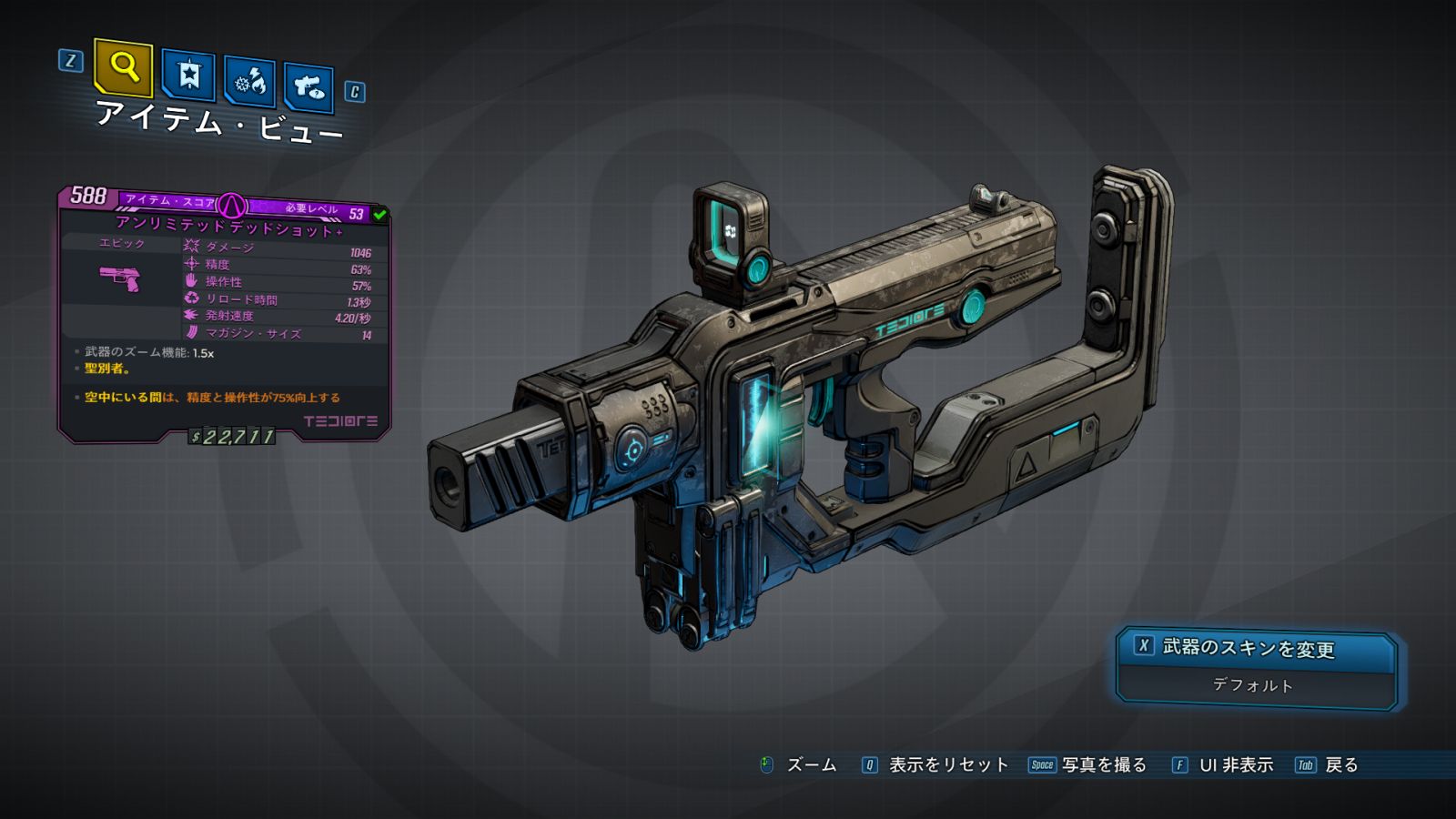The image size is (1456, 819).
Task: Switch to the star badge tab
Action: pos(188,75)
